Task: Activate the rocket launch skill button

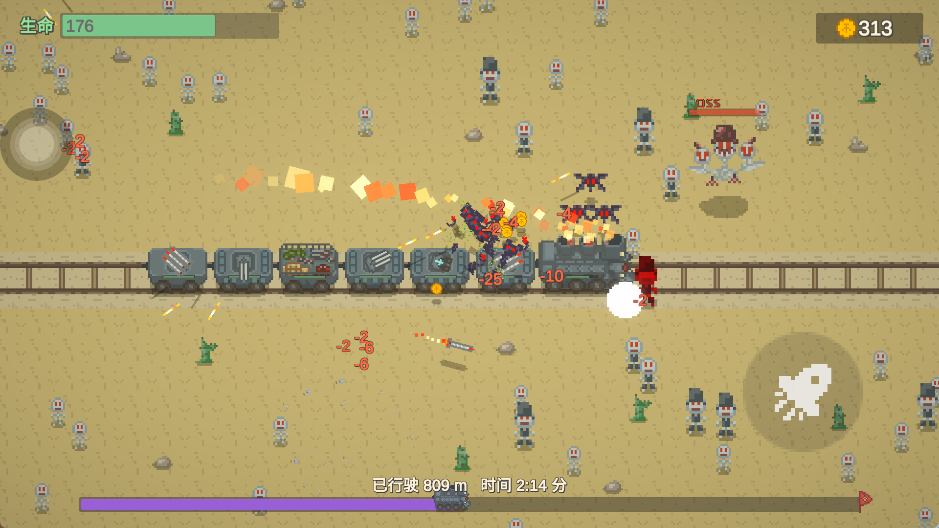Action: pyautogui.click(x=802, y=391)
